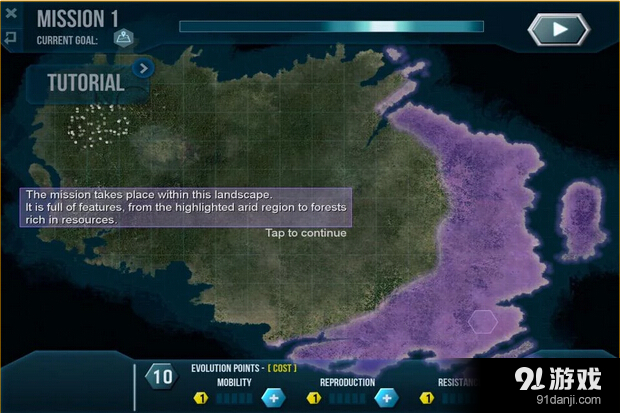Close the mission screen with the X
Image resolution: width=620 pixels, height=413 pixels.
pyautogui.click(x=11, y=14)
